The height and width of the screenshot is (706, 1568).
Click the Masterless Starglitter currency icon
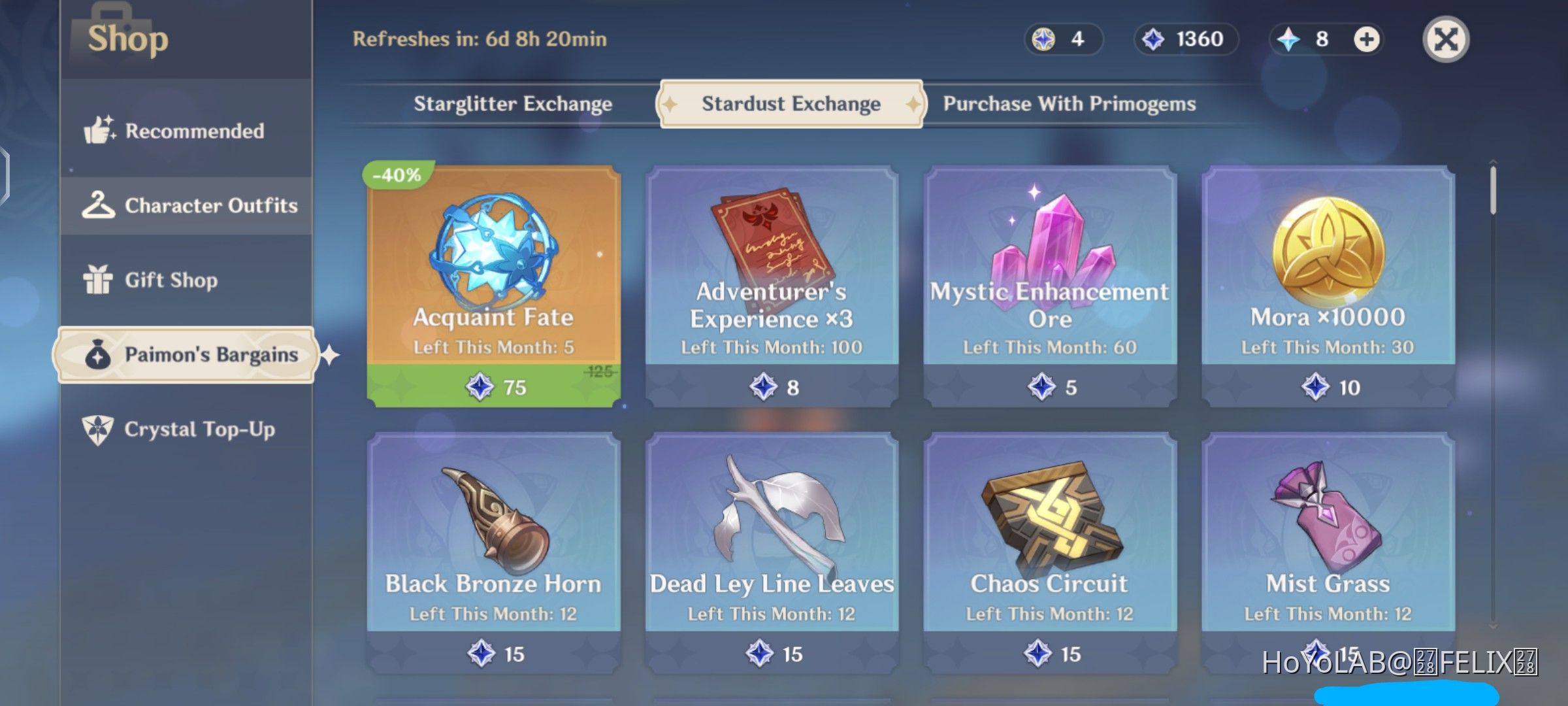[x=1043, y=39]
